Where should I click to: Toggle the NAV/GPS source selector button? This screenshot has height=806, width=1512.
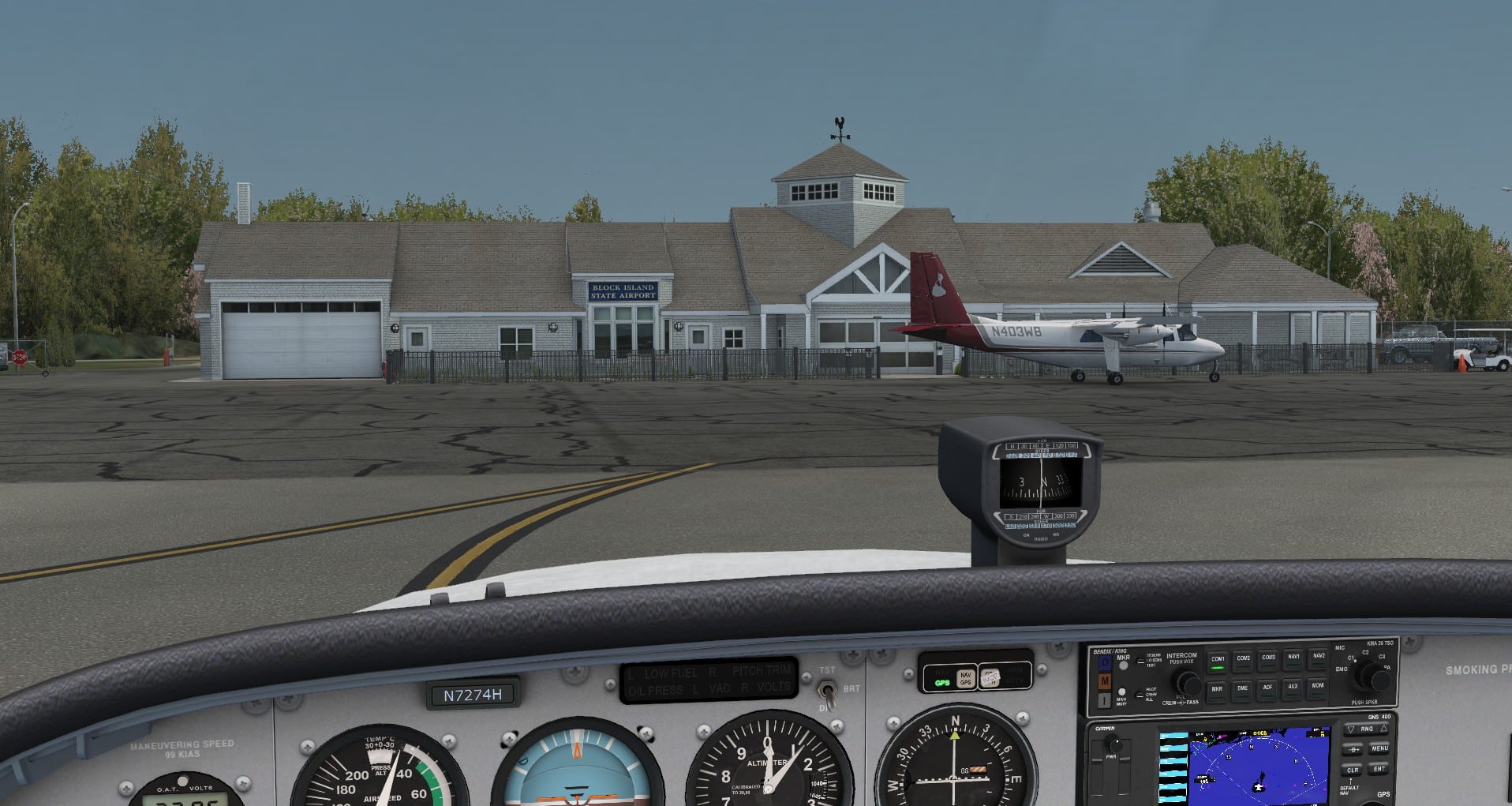coord(965,677)
